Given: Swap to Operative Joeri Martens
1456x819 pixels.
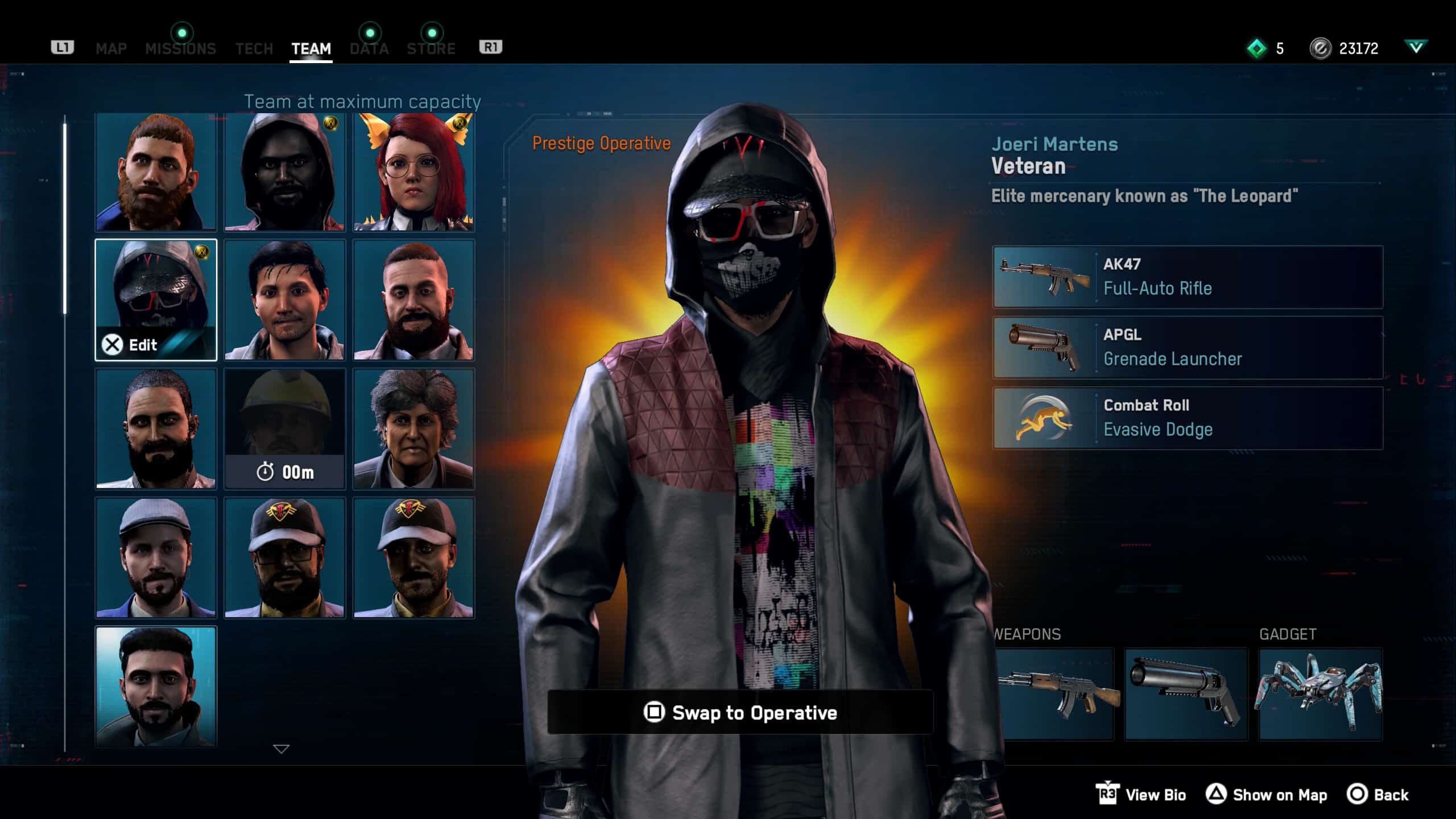Looking at the screenshot, I should click(x=740, y=713).
